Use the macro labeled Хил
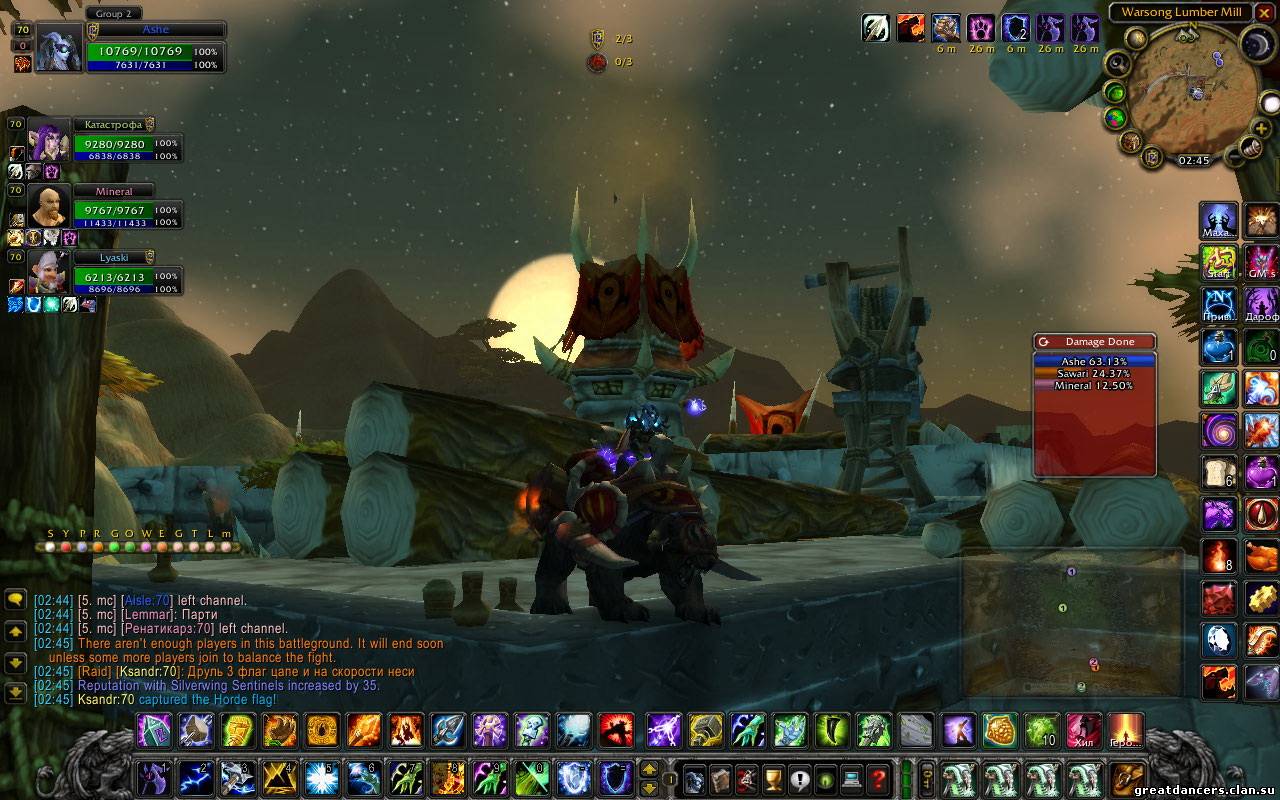 pos(1083,731)
